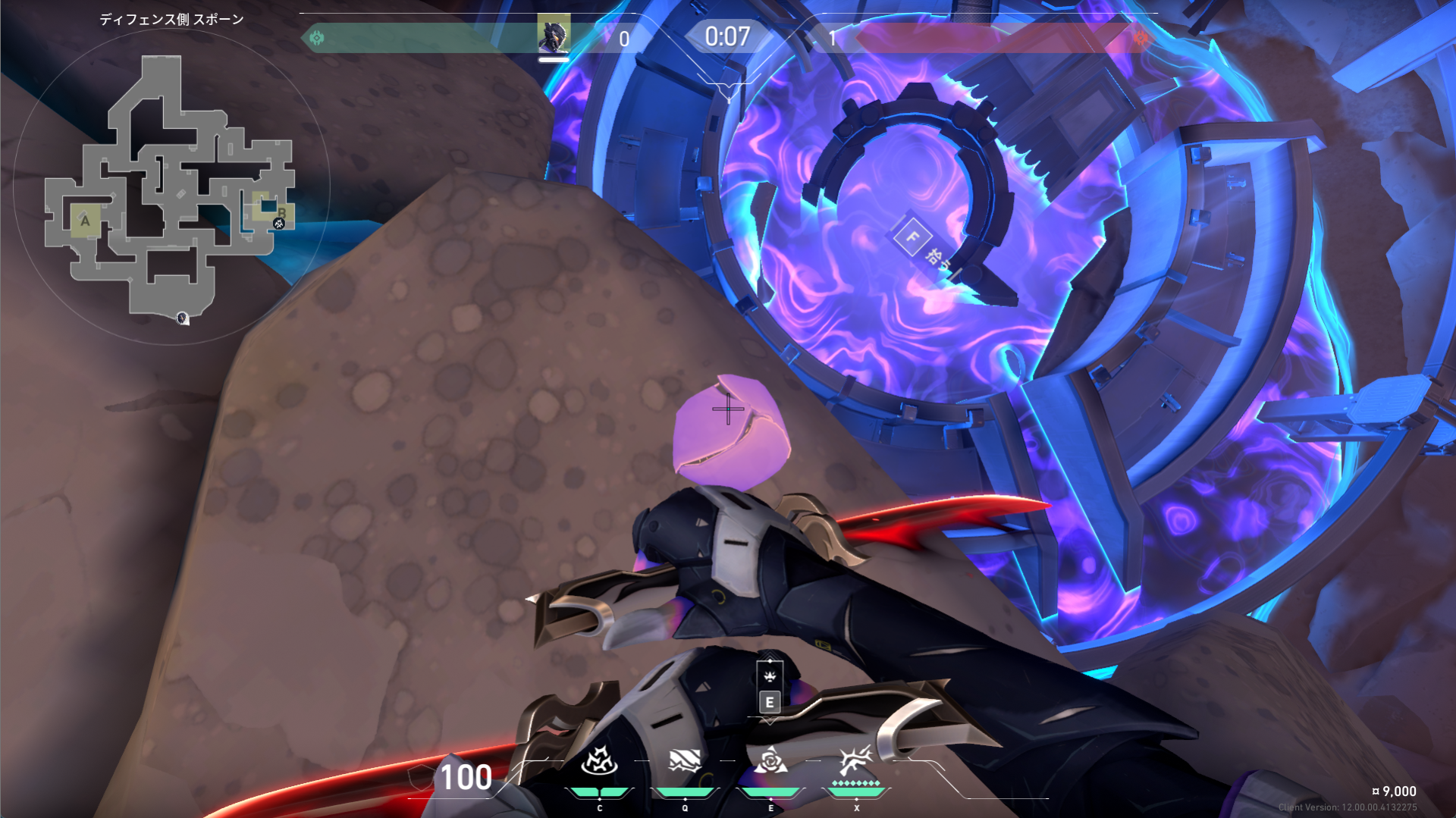Select the B site marker on the minimap
The height and width of the screenshot is (818, 1456).
tap(281, 212)
